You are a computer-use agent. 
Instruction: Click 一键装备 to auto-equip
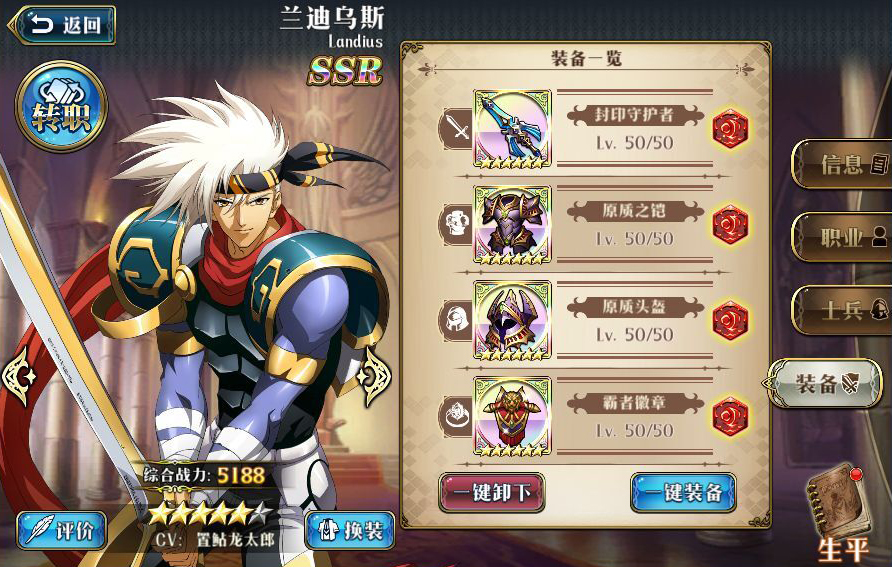(683, 492)
